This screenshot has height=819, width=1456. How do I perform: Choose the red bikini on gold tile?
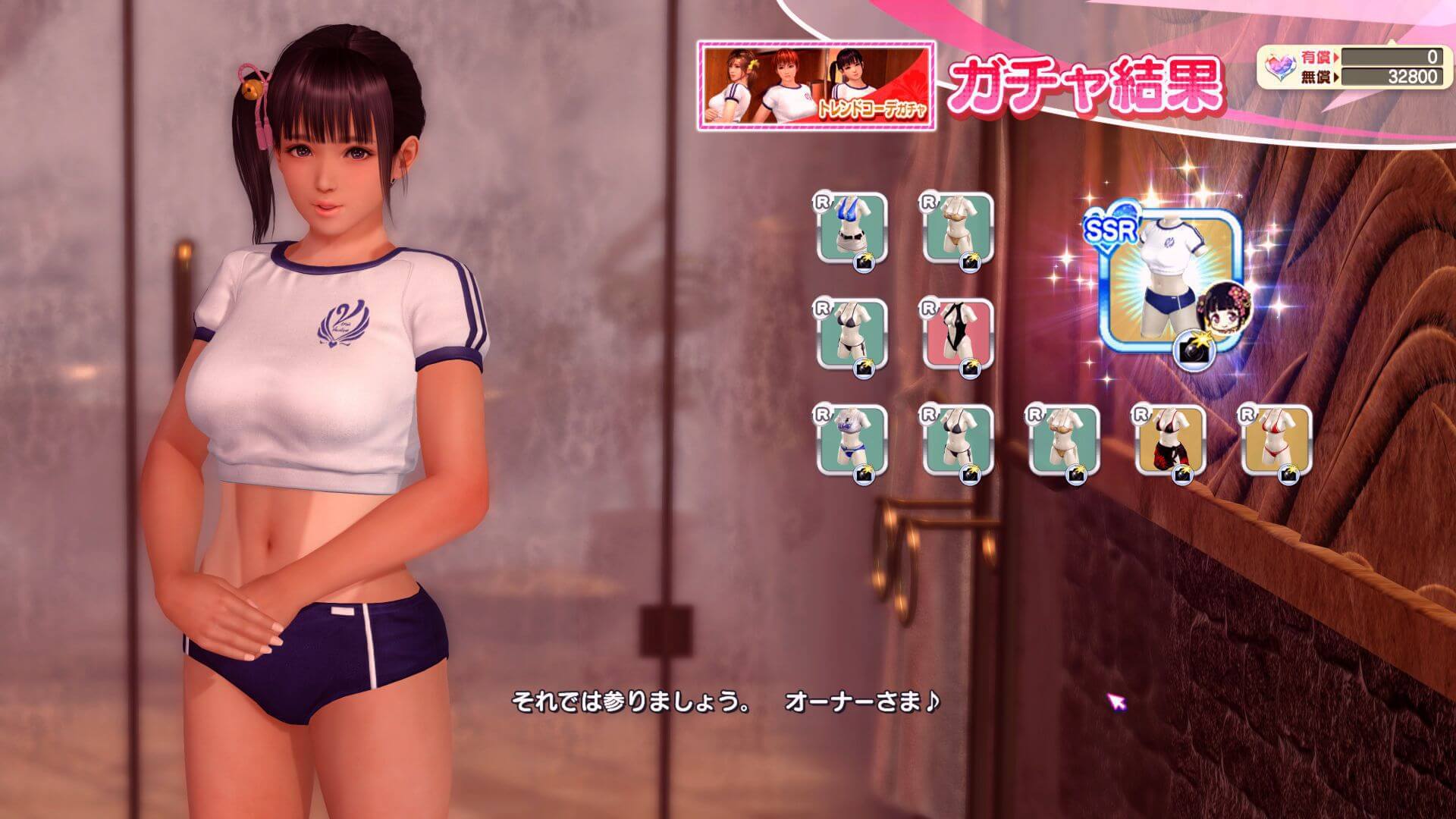[1276, 441]
